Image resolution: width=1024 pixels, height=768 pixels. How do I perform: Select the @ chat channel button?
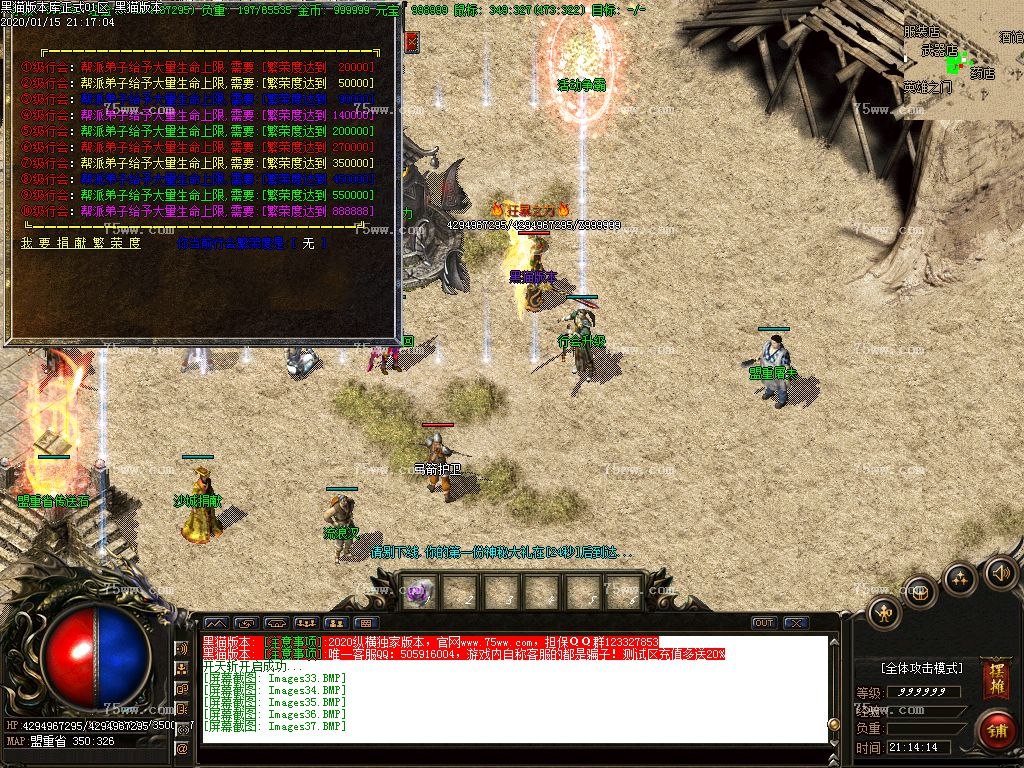(182, 748)
